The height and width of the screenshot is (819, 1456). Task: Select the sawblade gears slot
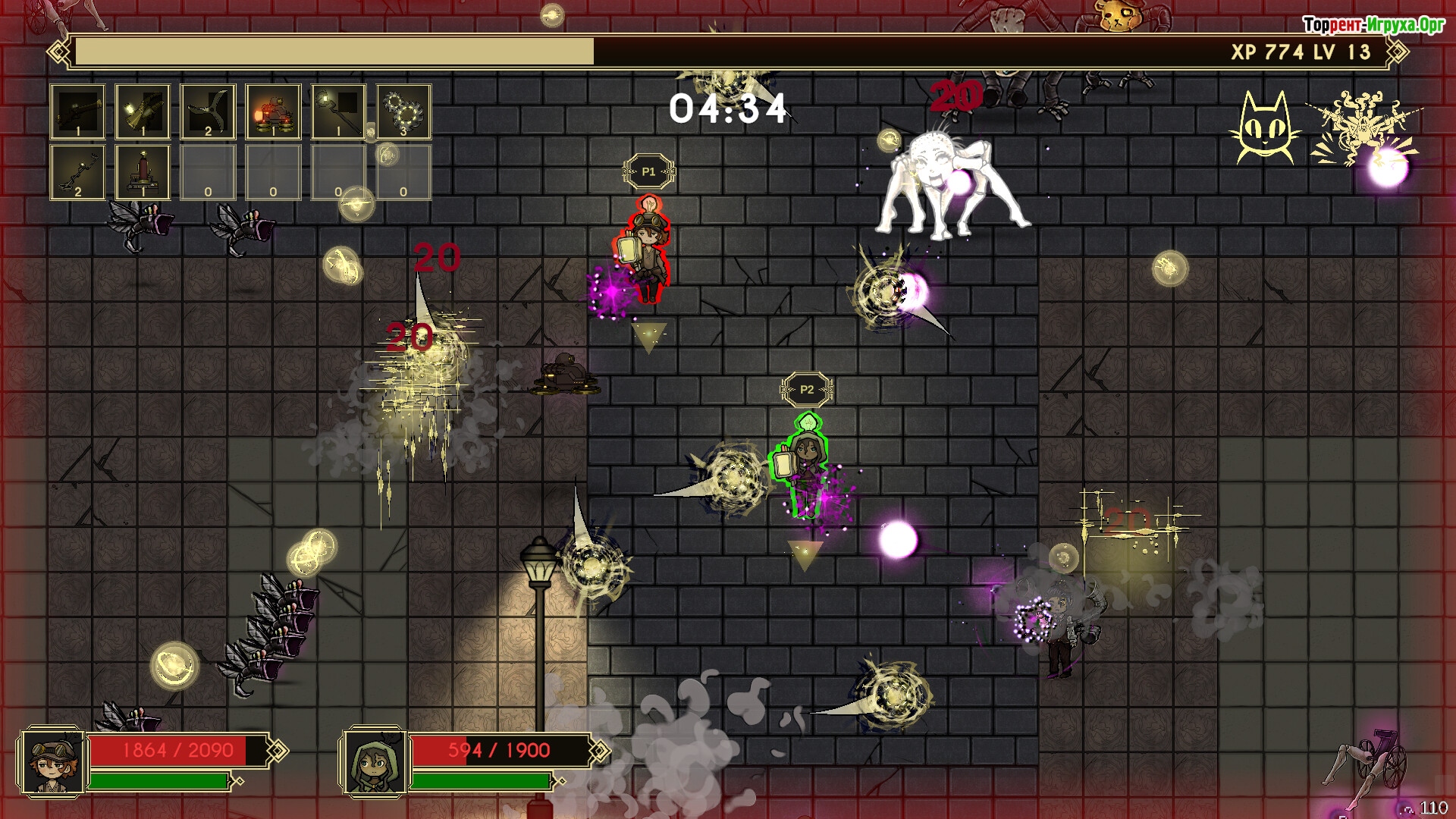(x=404, y=111)
